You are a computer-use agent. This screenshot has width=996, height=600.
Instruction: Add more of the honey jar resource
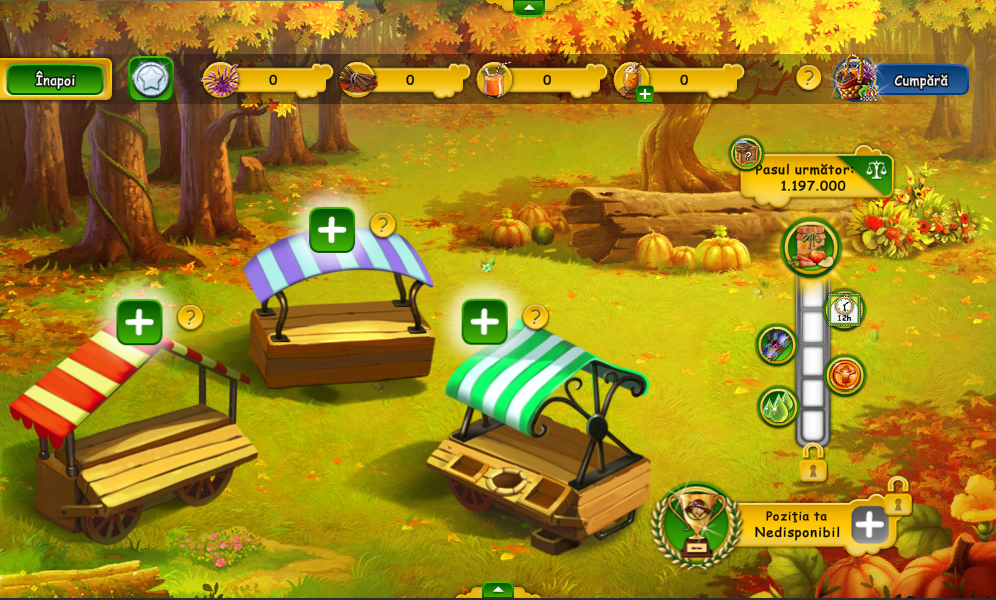pyautogui.click(x=645, y=94)
